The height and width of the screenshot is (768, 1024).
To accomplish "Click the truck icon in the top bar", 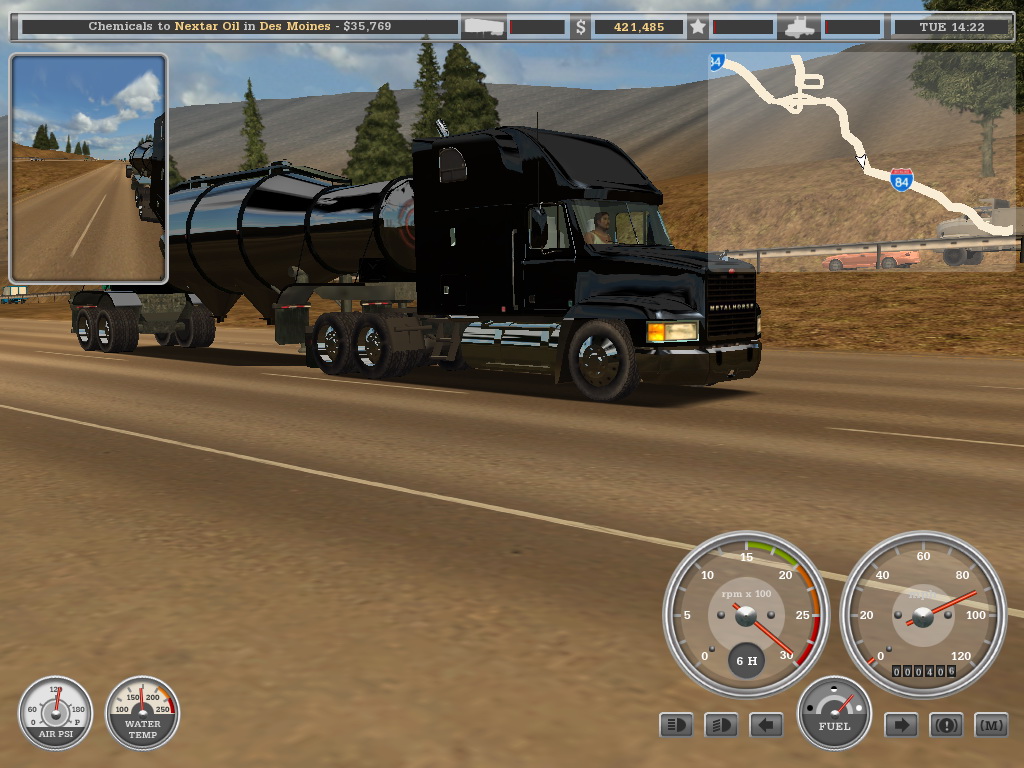I will coord(800,27).
